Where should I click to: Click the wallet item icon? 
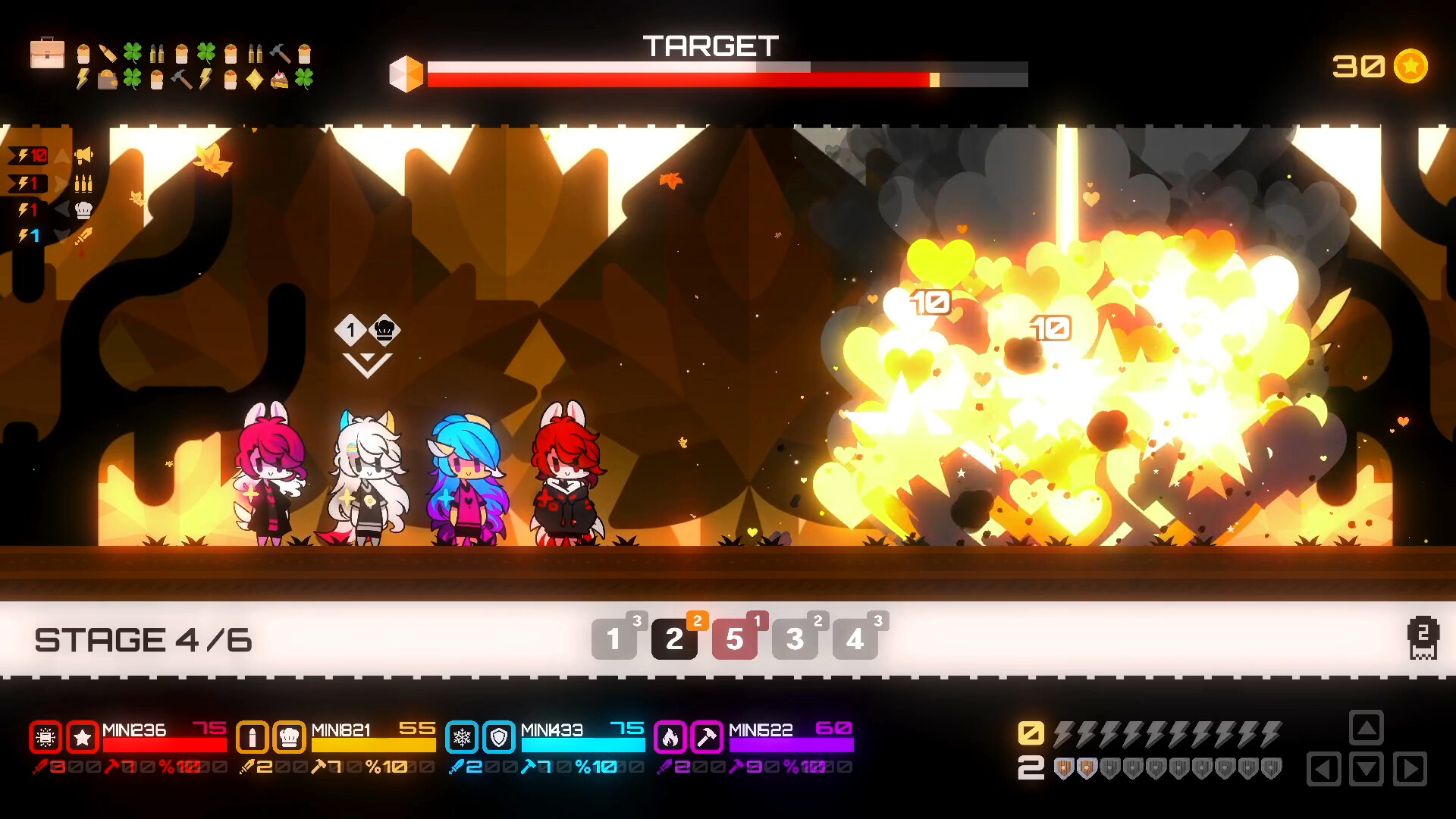click(x=108, y=79)
